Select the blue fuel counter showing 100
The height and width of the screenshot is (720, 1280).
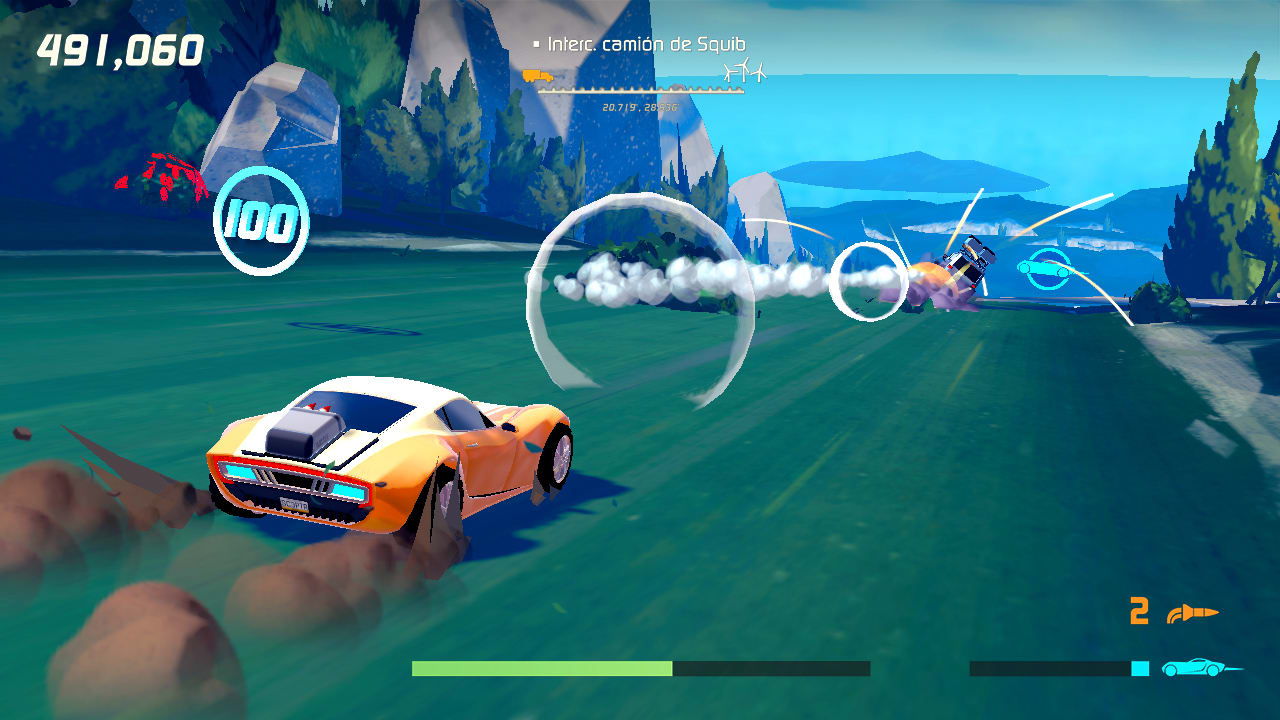click(260, 219)
